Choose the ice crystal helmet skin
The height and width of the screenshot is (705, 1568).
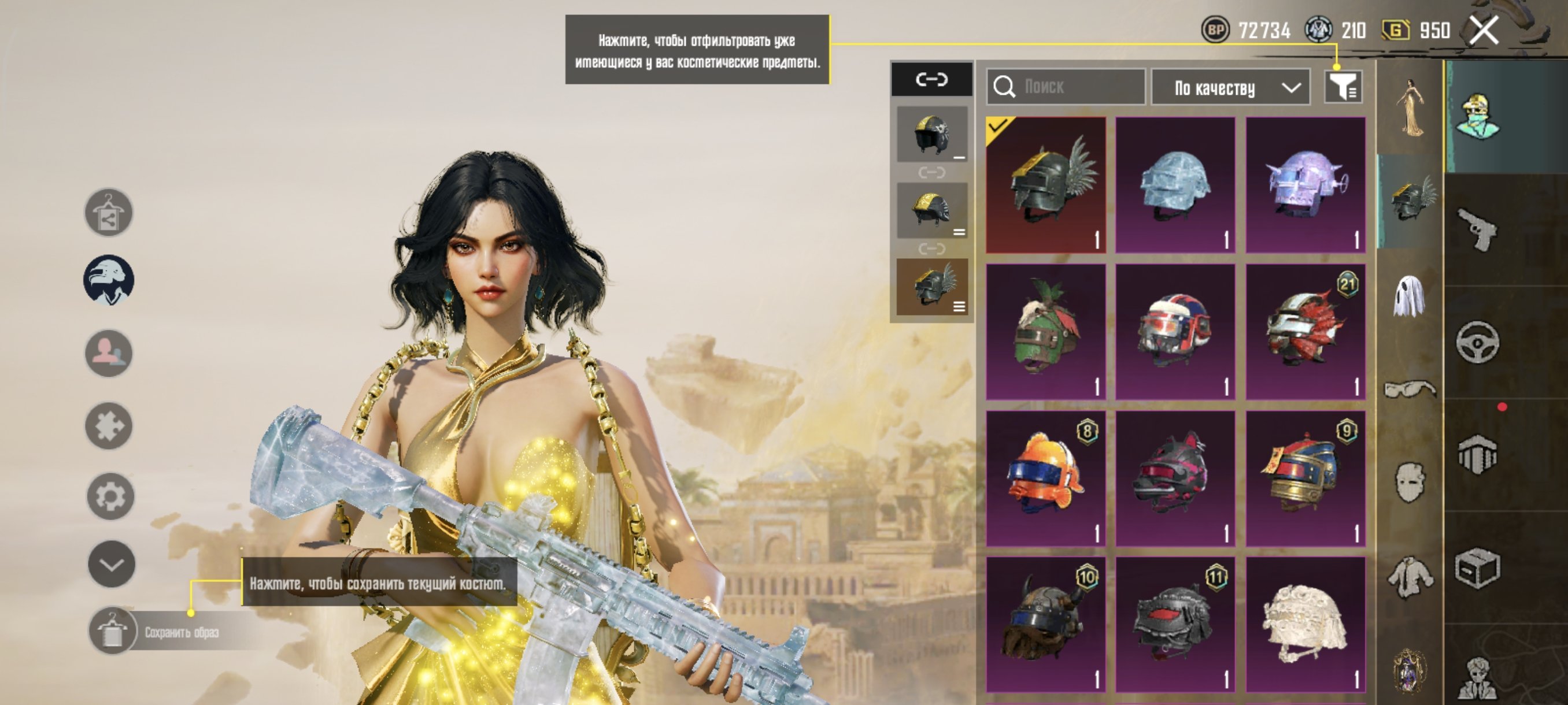tap(1175, 184)
